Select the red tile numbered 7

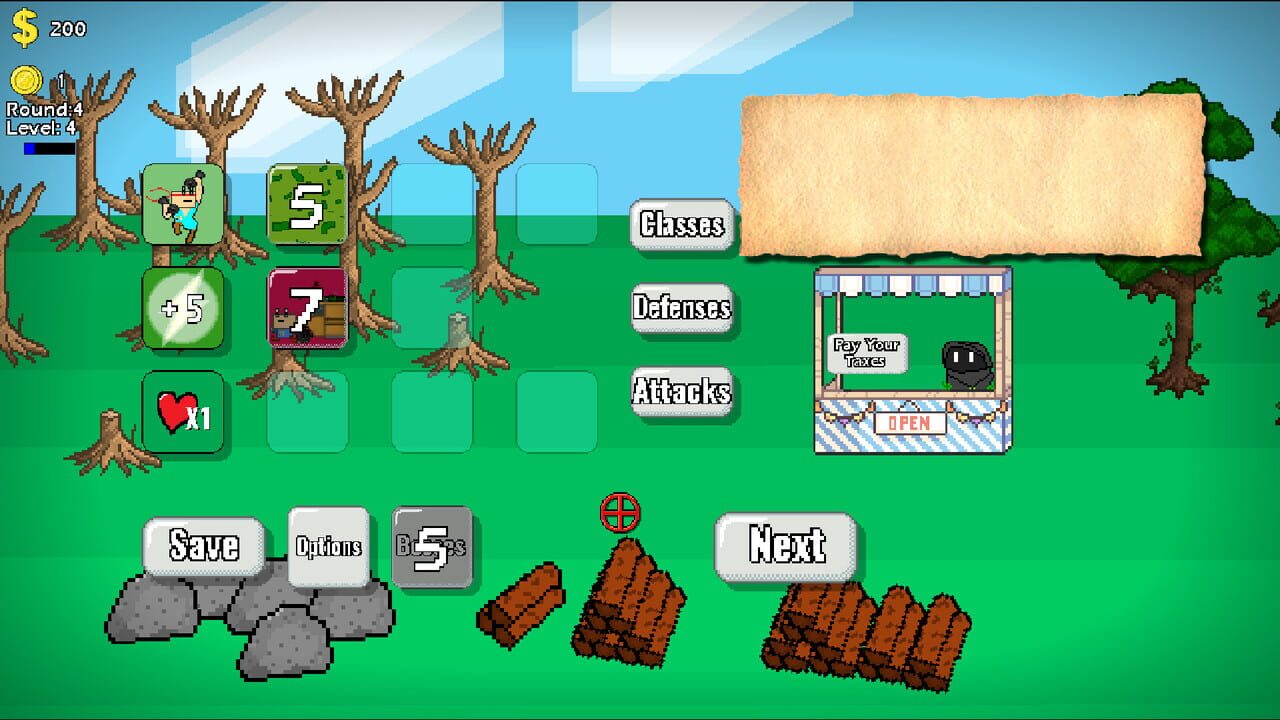pos(307,309)
